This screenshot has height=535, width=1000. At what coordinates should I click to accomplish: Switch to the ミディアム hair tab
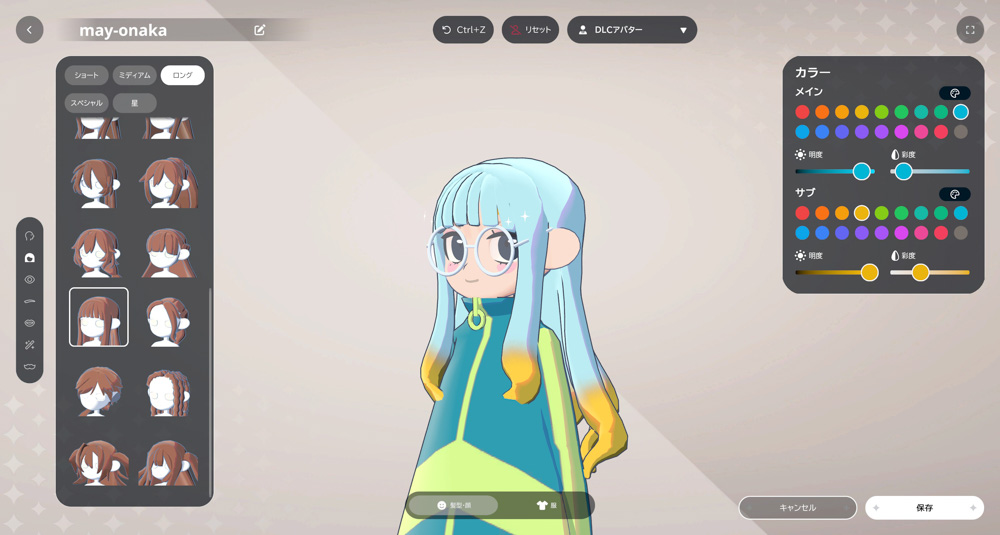[135, 75]
